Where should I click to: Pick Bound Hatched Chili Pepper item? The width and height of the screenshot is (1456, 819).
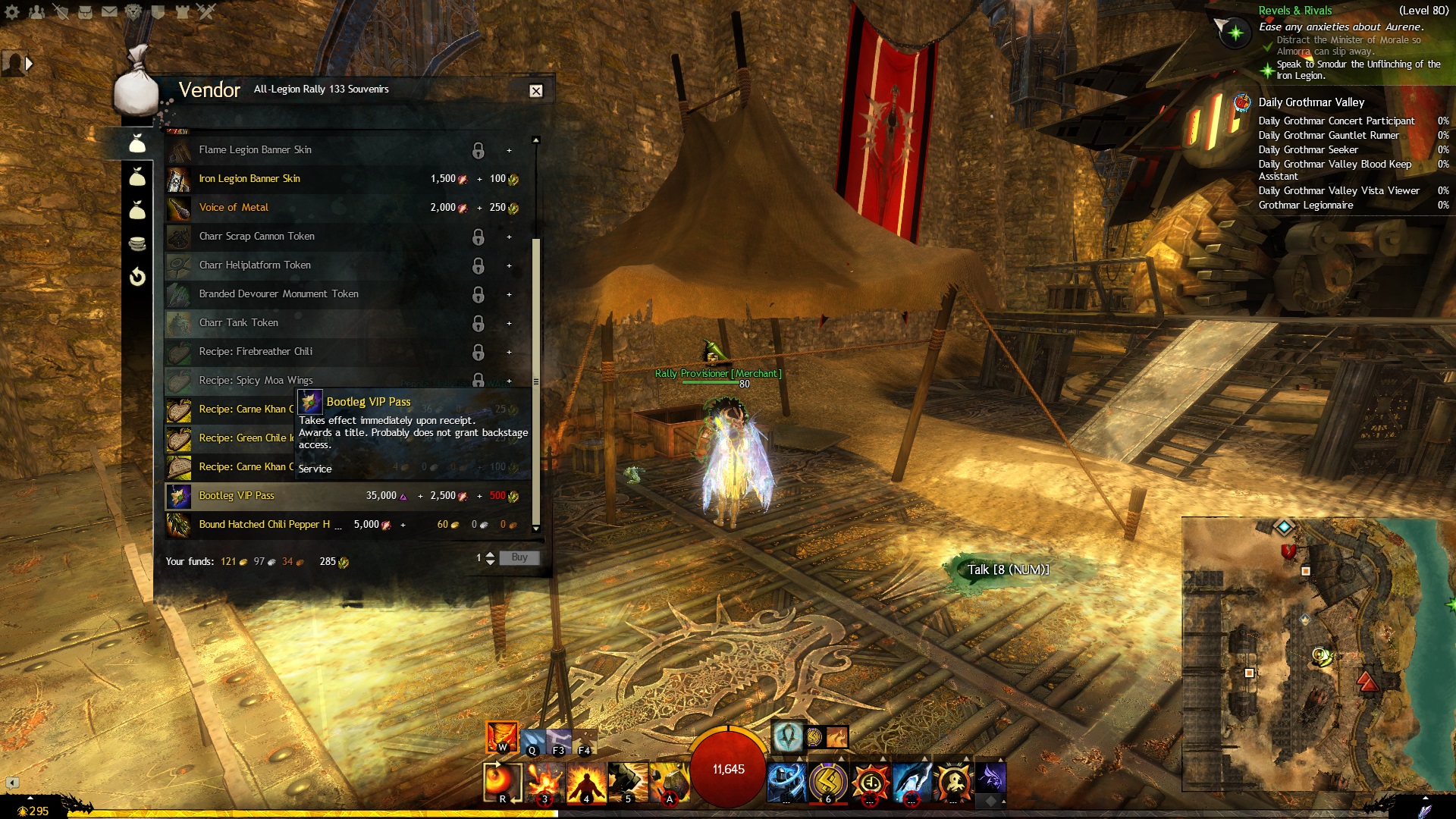pos(264,525)
